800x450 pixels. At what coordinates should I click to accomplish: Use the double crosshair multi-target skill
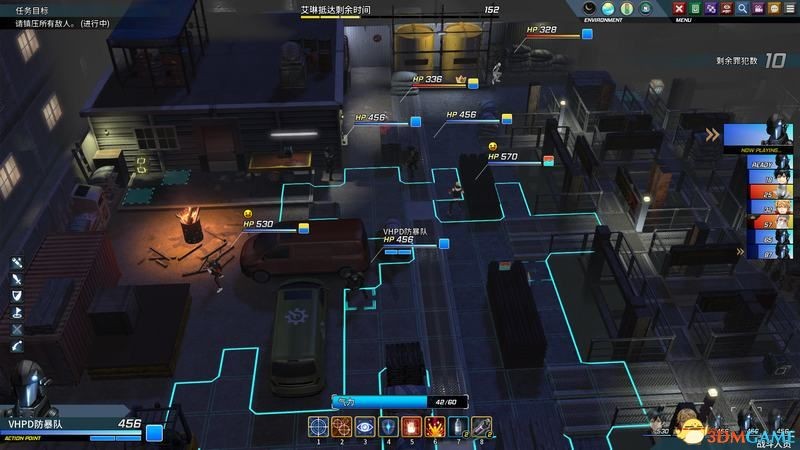[341, 426]
